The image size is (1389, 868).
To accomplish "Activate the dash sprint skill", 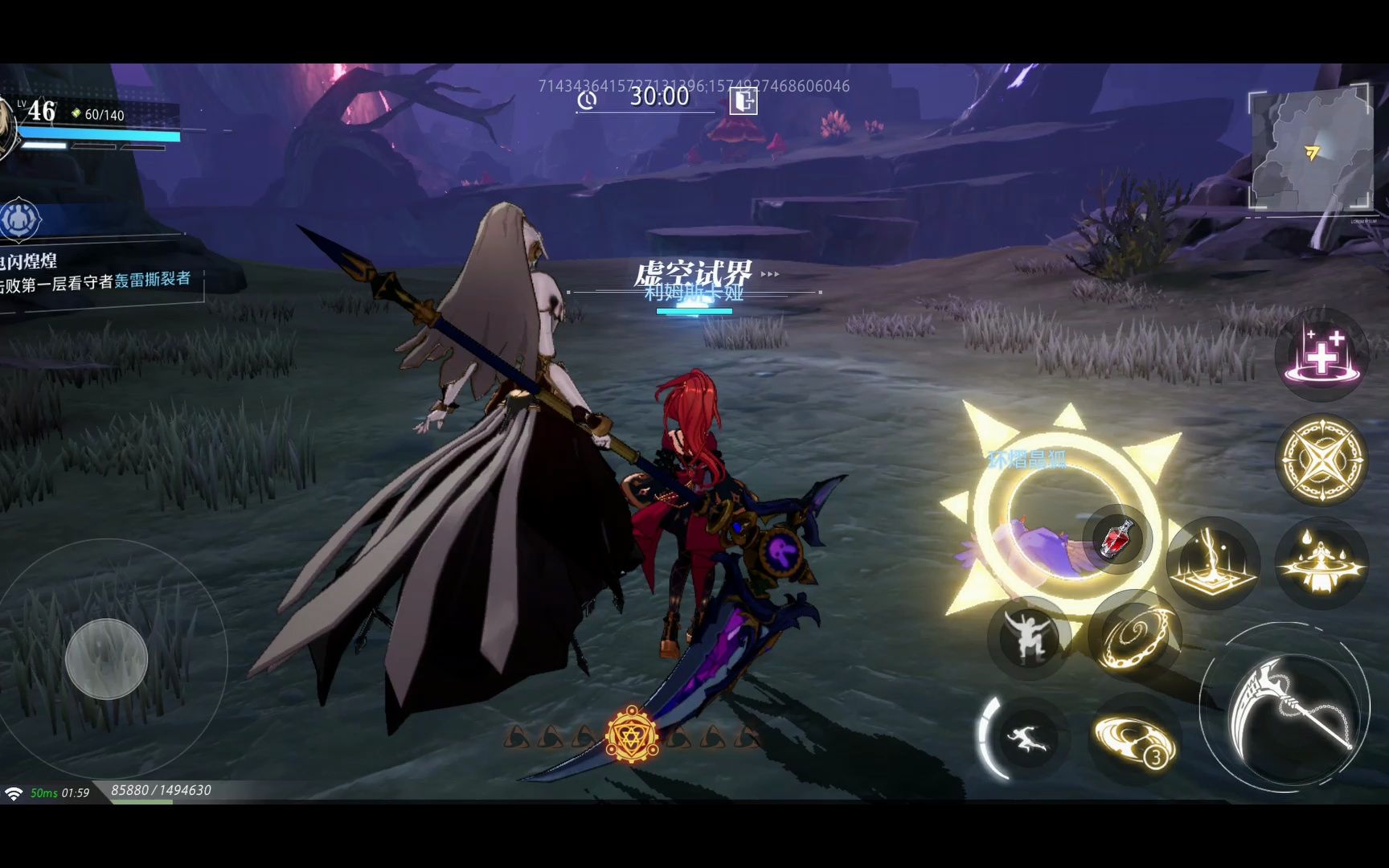I will pos(1026,737).
